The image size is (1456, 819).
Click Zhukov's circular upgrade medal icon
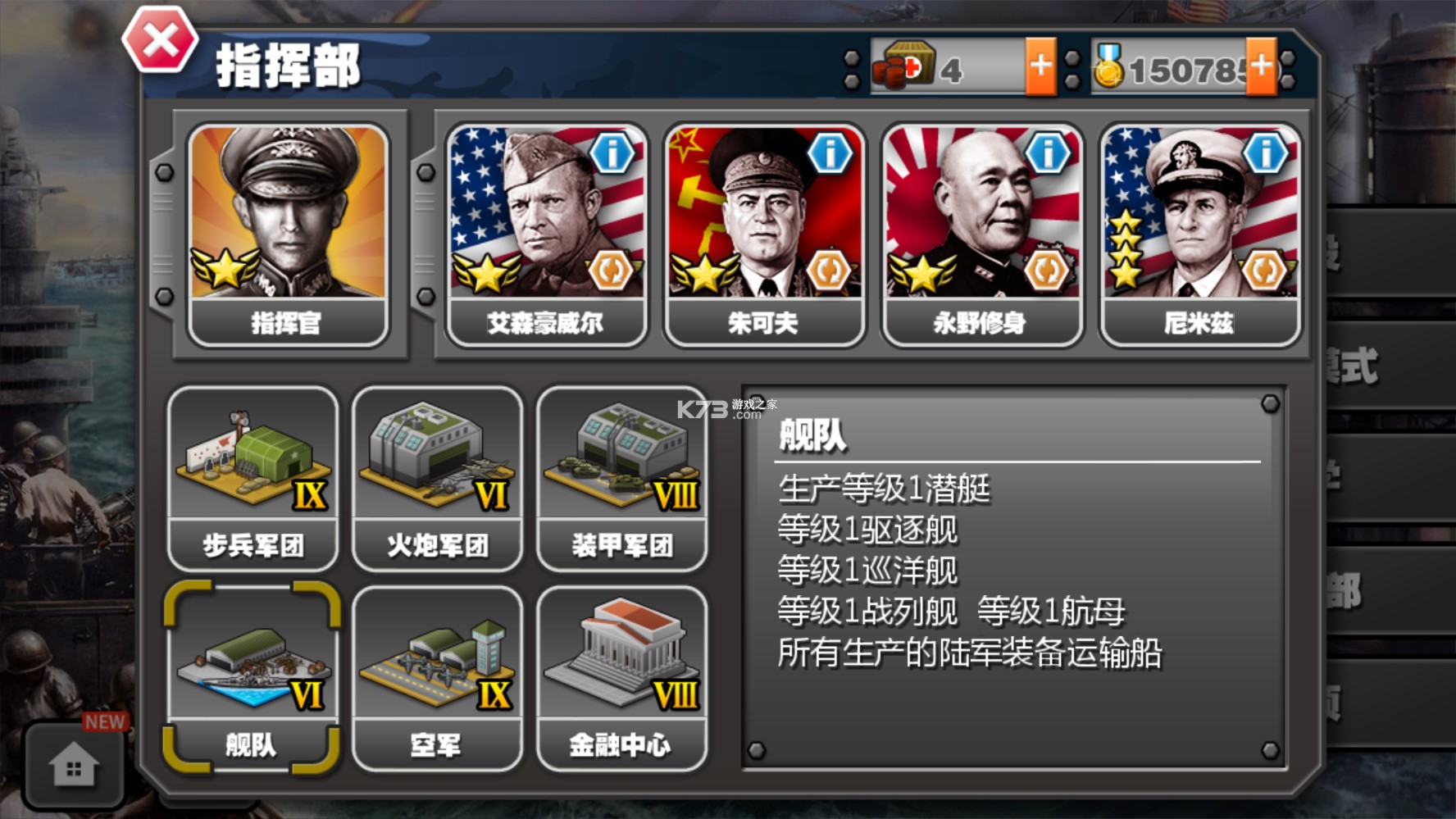(x=830, y=269)
